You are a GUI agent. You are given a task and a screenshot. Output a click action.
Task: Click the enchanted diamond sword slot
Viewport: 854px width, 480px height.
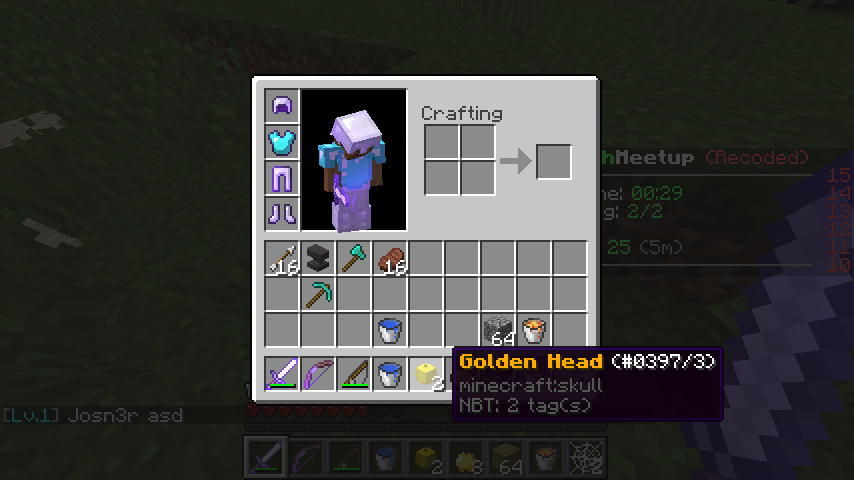283,374
